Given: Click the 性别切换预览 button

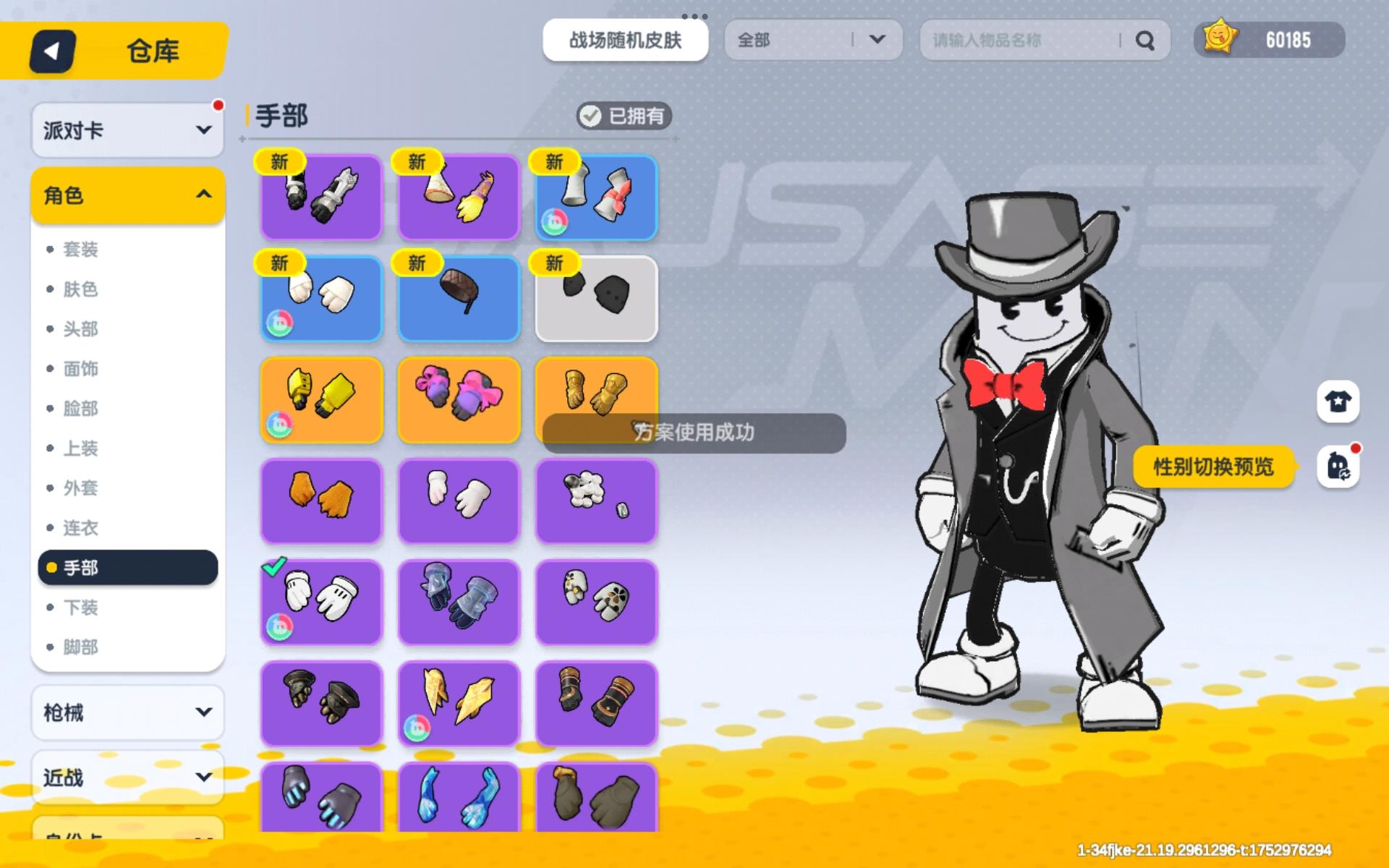Looking at the screenshot, I should [1214, 467].
